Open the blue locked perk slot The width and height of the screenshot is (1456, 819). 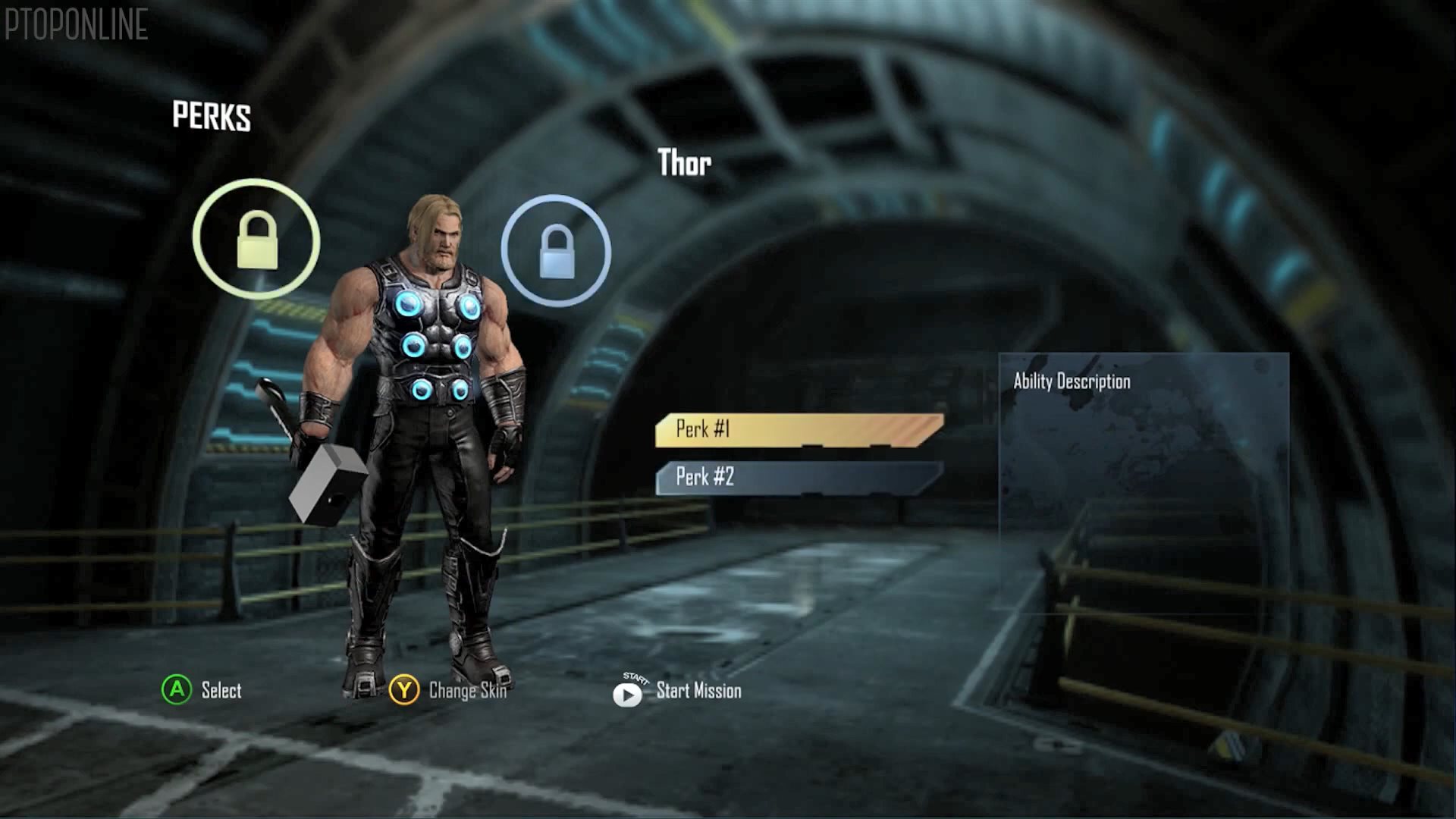(556, 251)
